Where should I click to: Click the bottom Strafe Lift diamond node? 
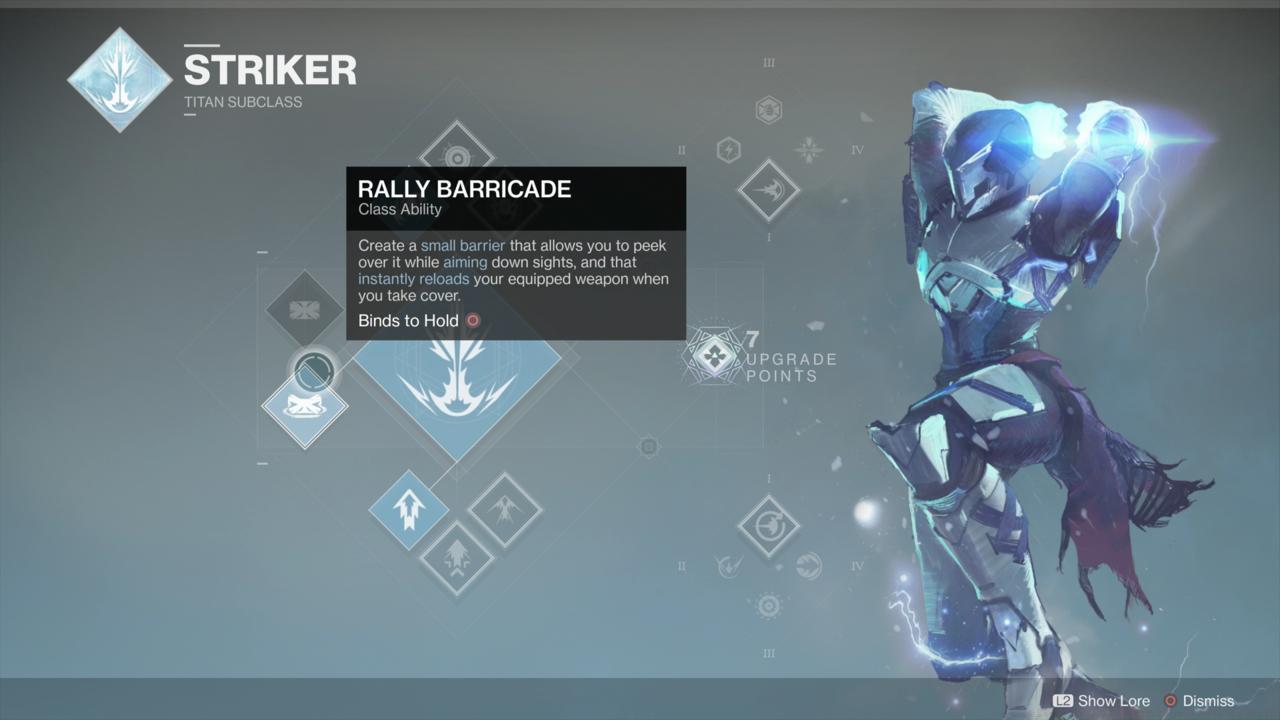click(x=457, y=560)
